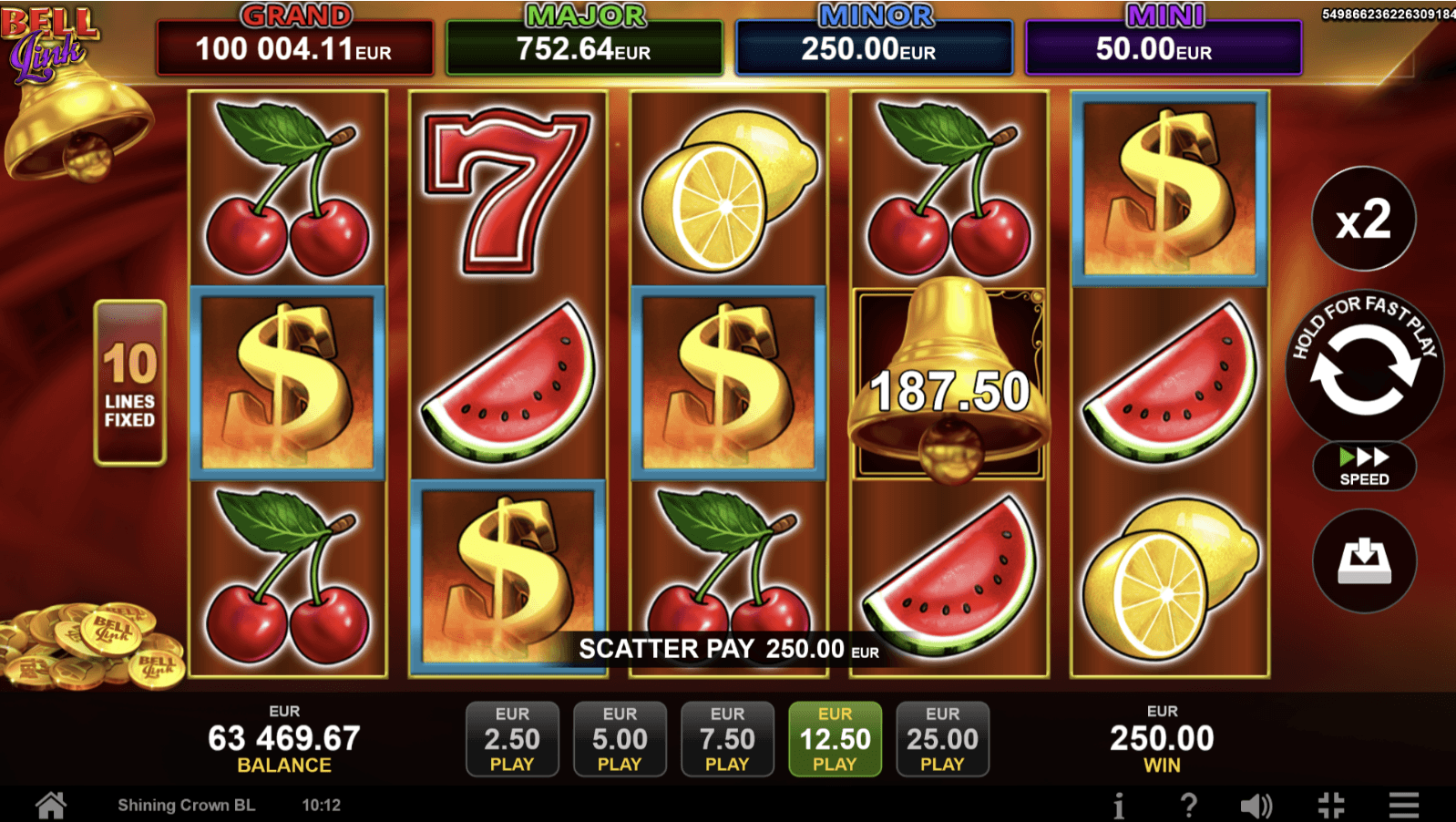
Task: Open the hamburger menu
Action: (1404, 806)
